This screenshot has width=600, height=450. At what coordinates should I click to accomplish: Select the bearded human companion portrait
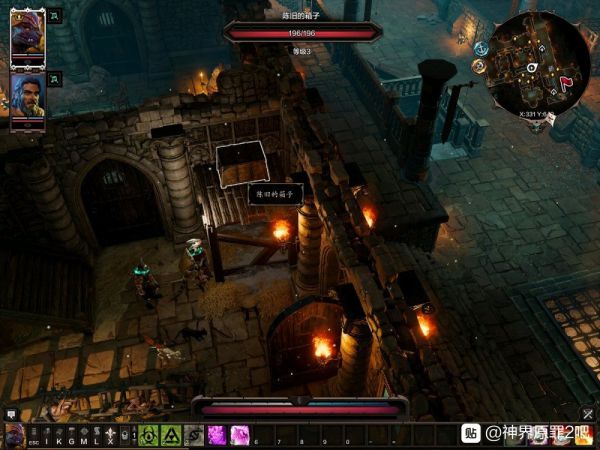(x=27, y=93)
